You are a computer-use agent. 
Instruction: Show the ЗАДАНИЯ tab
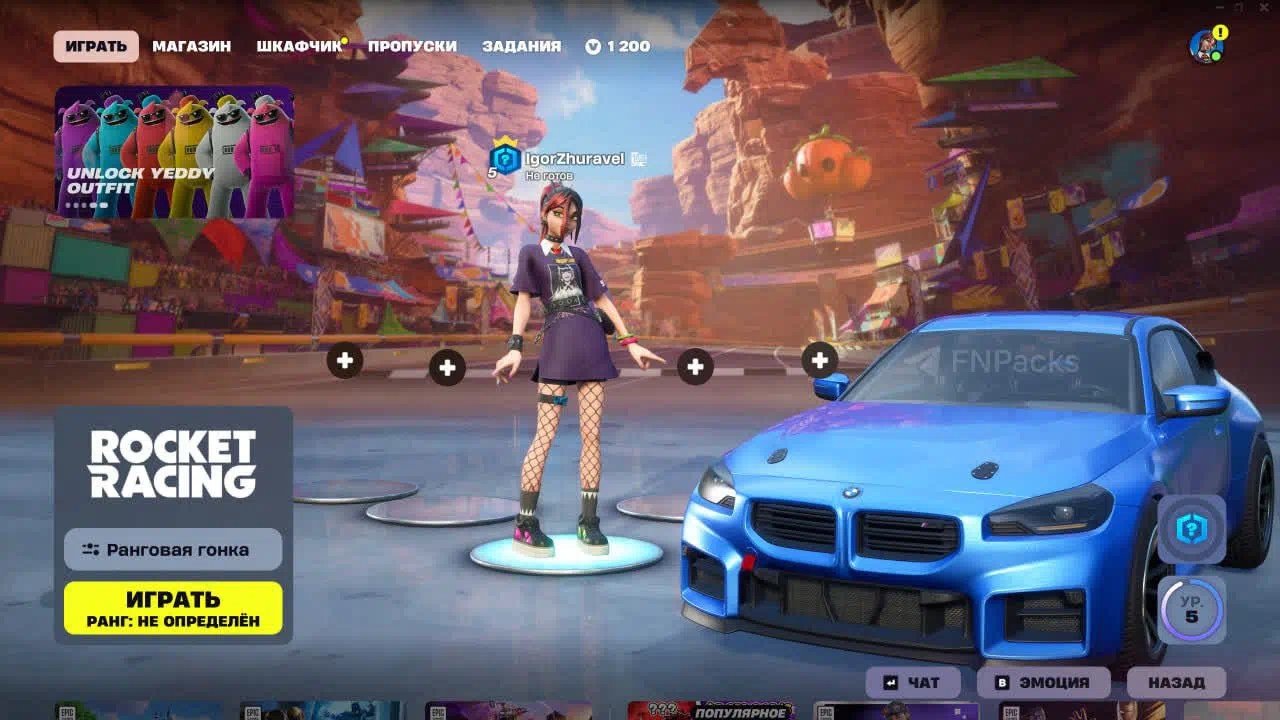coord(521,46)
